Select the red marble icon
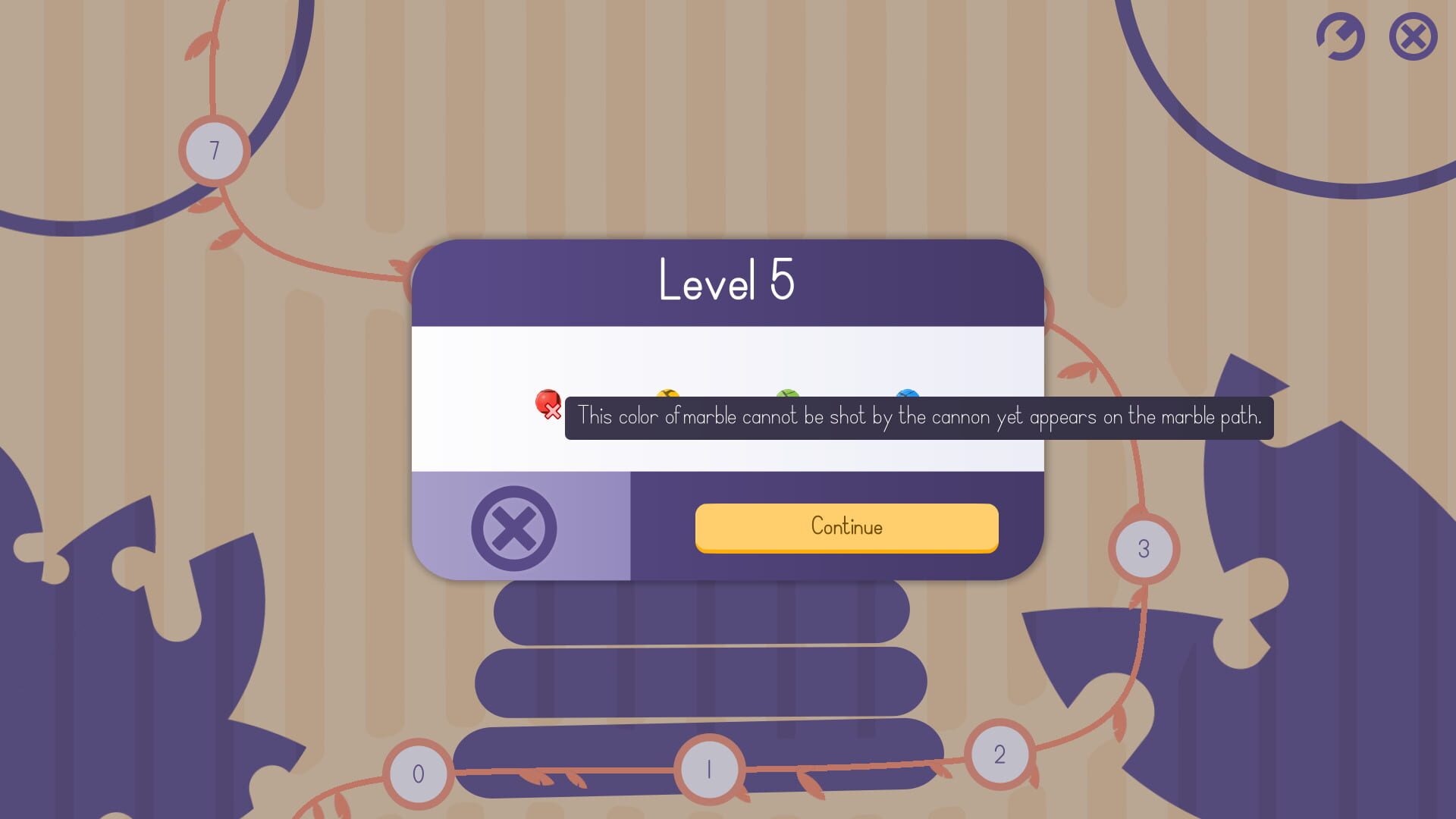 (546, 400)
